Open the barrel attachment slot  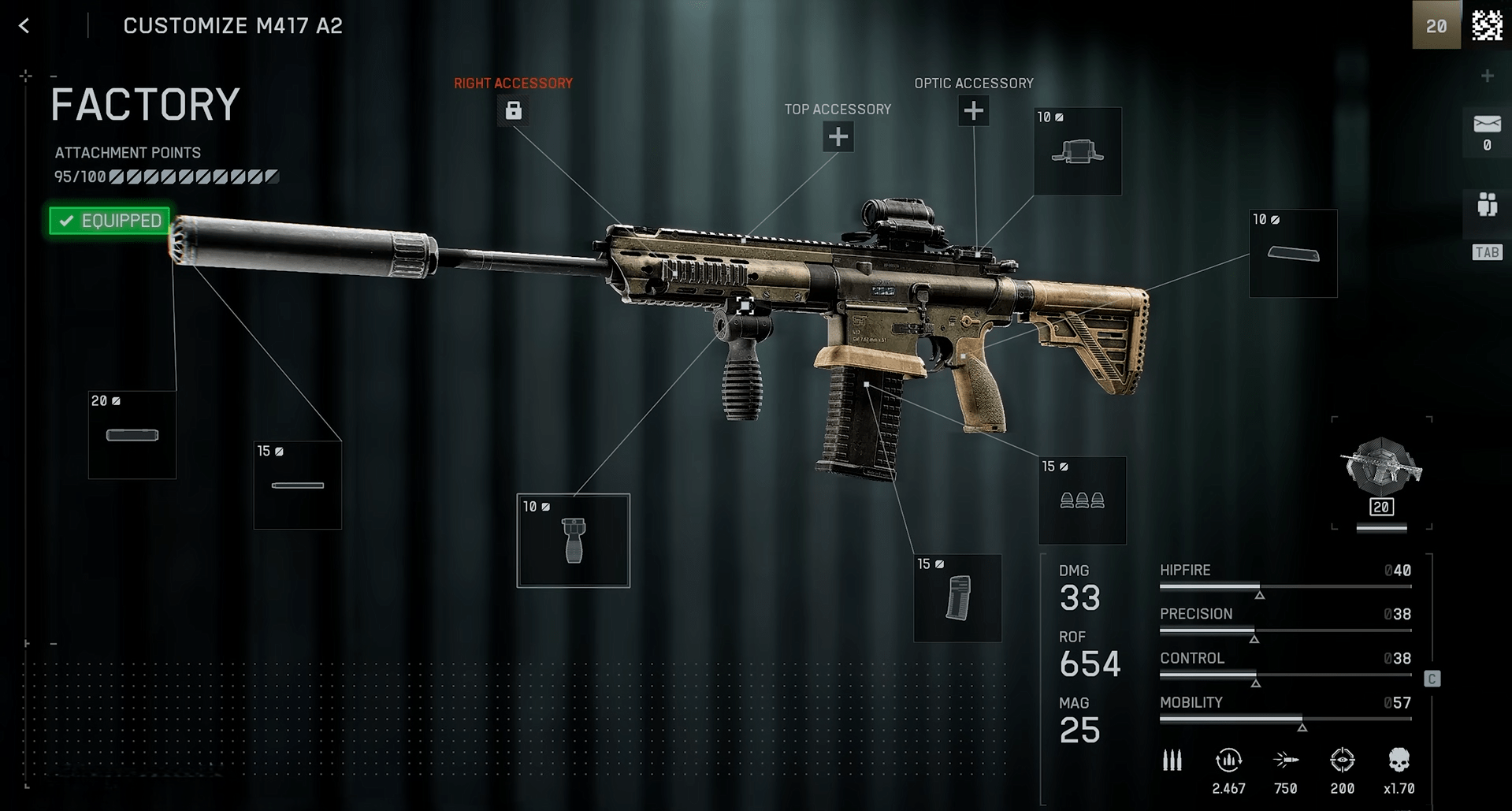298,485
